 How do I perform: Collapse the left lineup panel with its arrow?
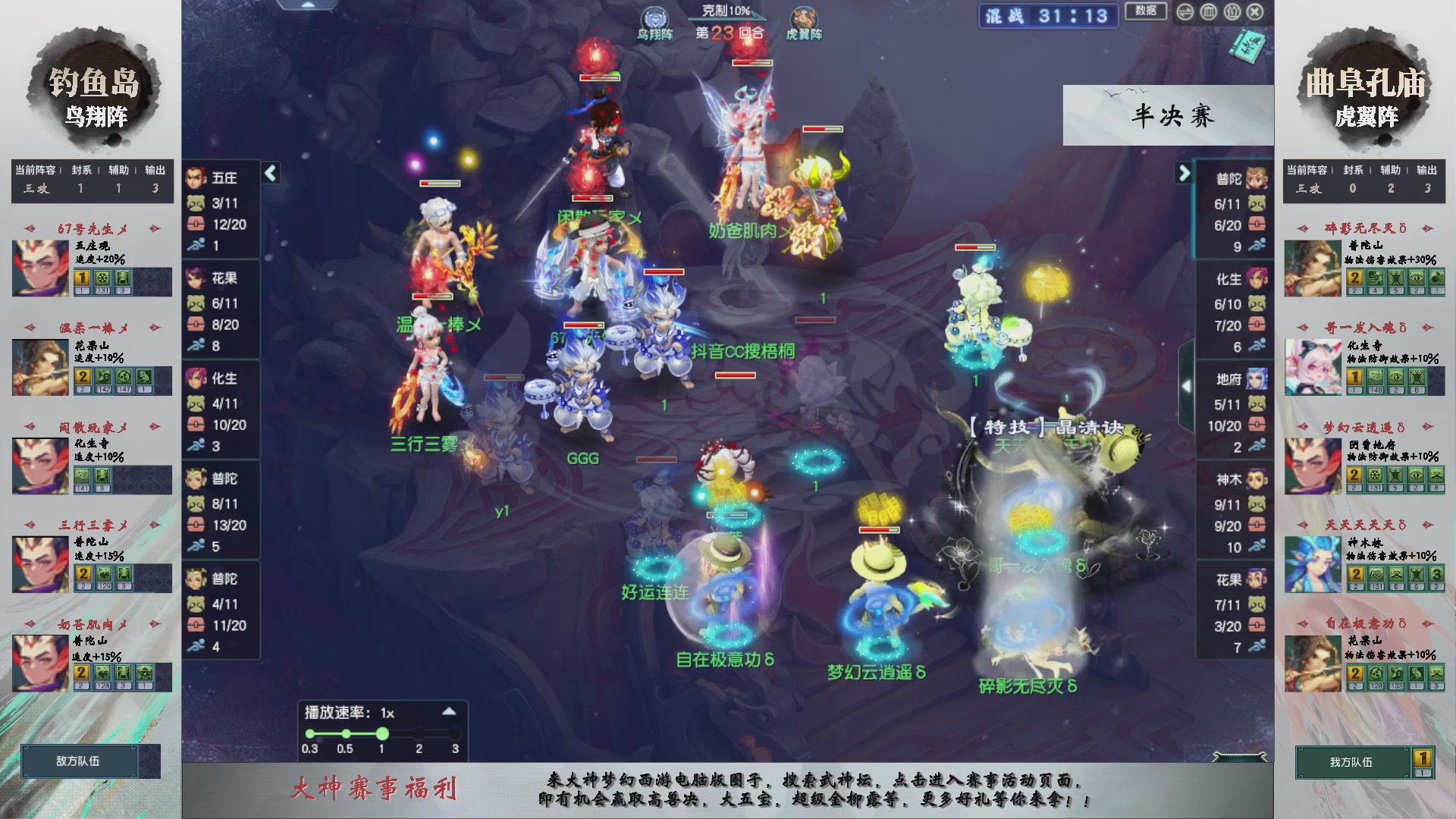point(269,173)
